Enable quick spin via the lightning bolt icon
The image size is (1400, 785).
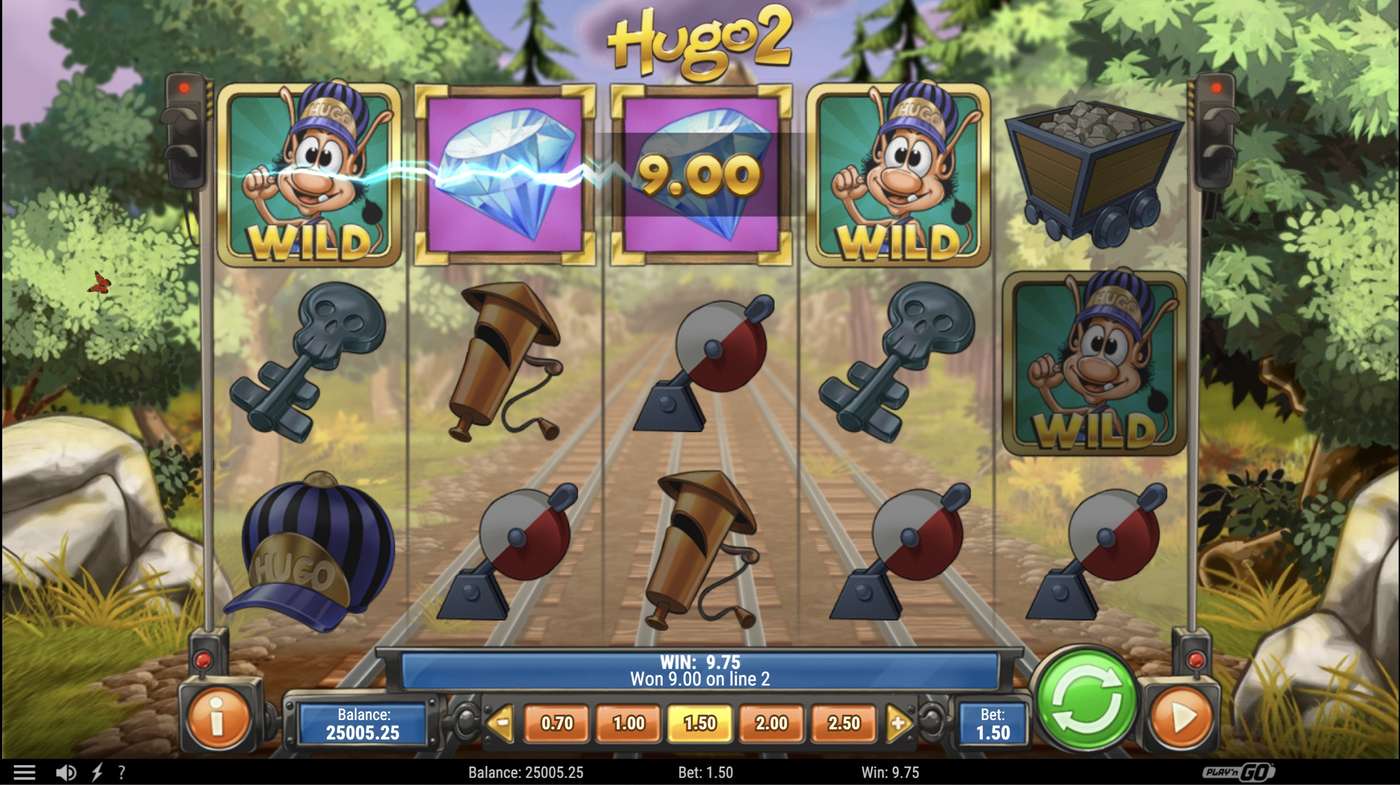tap(96, 771)
